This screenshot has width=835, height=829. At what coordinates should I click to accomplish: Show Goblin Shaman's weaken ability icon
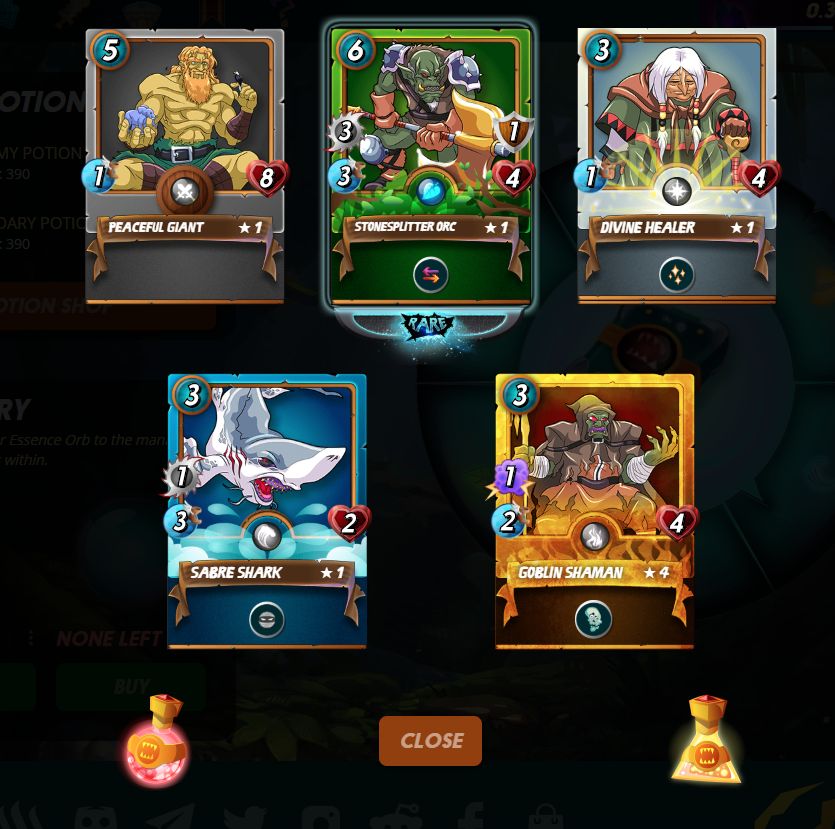click(594, 619)
